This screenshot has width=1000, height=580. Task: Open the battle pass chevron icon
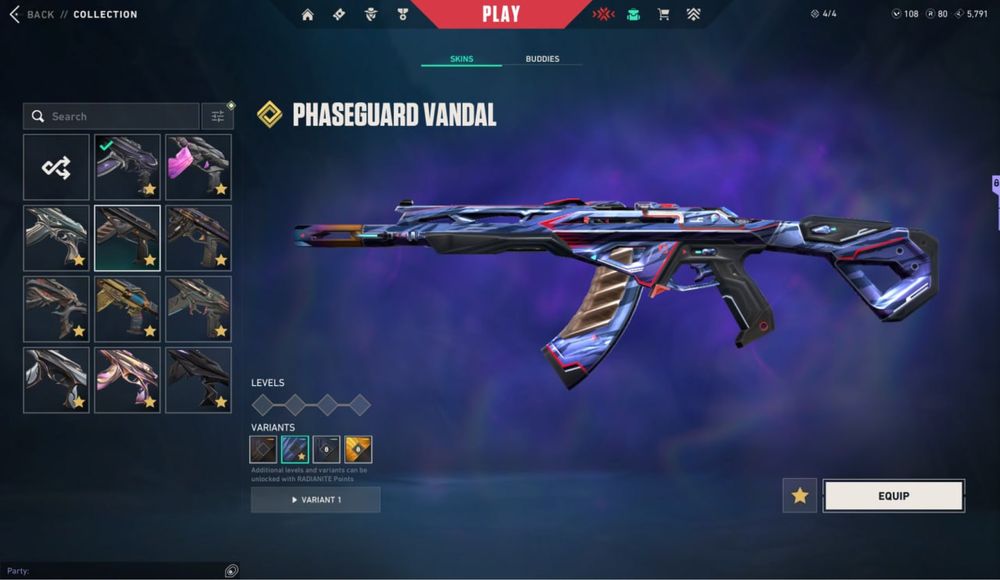693,14
